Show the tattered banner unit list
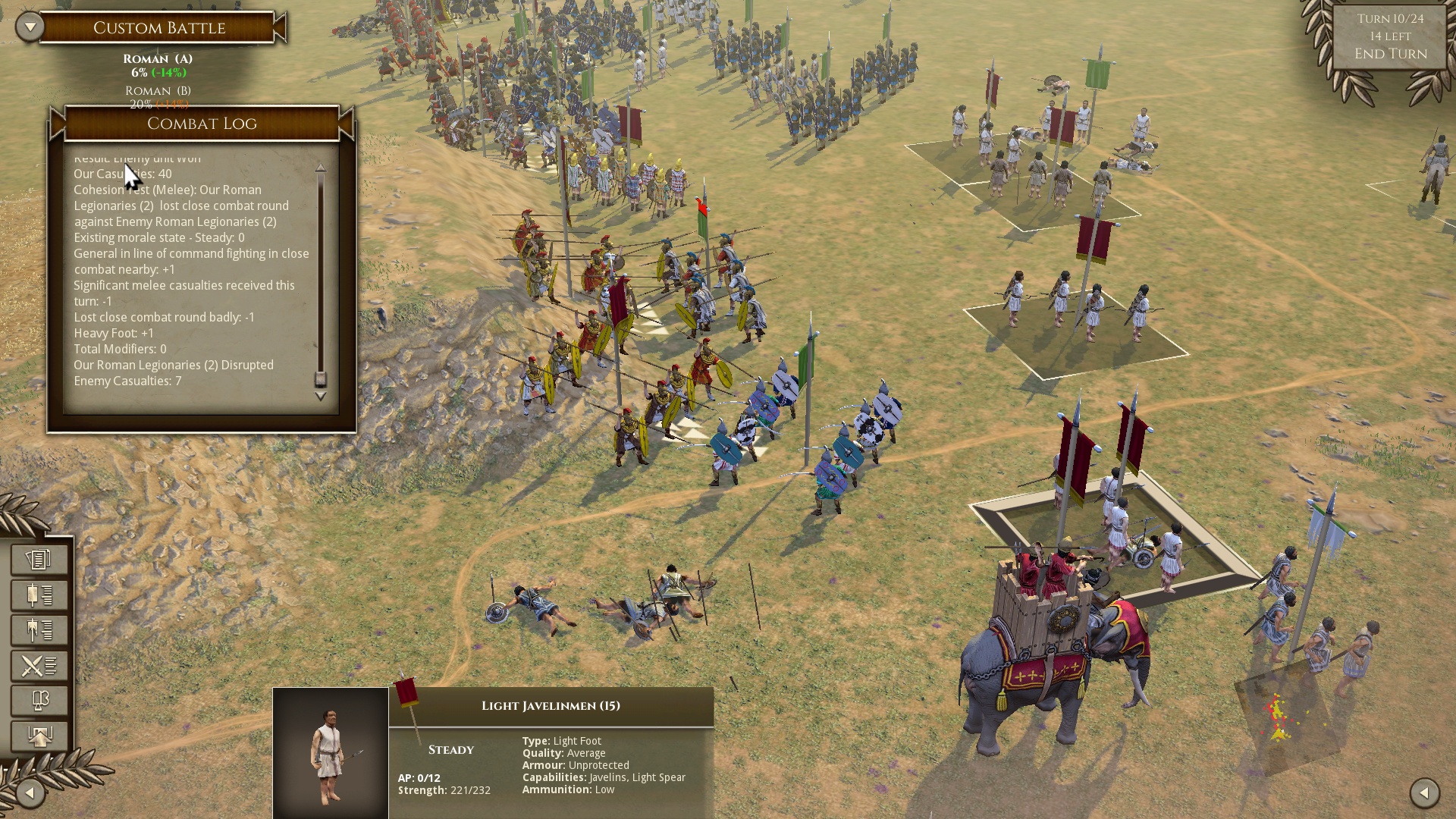 pos(39,630)
